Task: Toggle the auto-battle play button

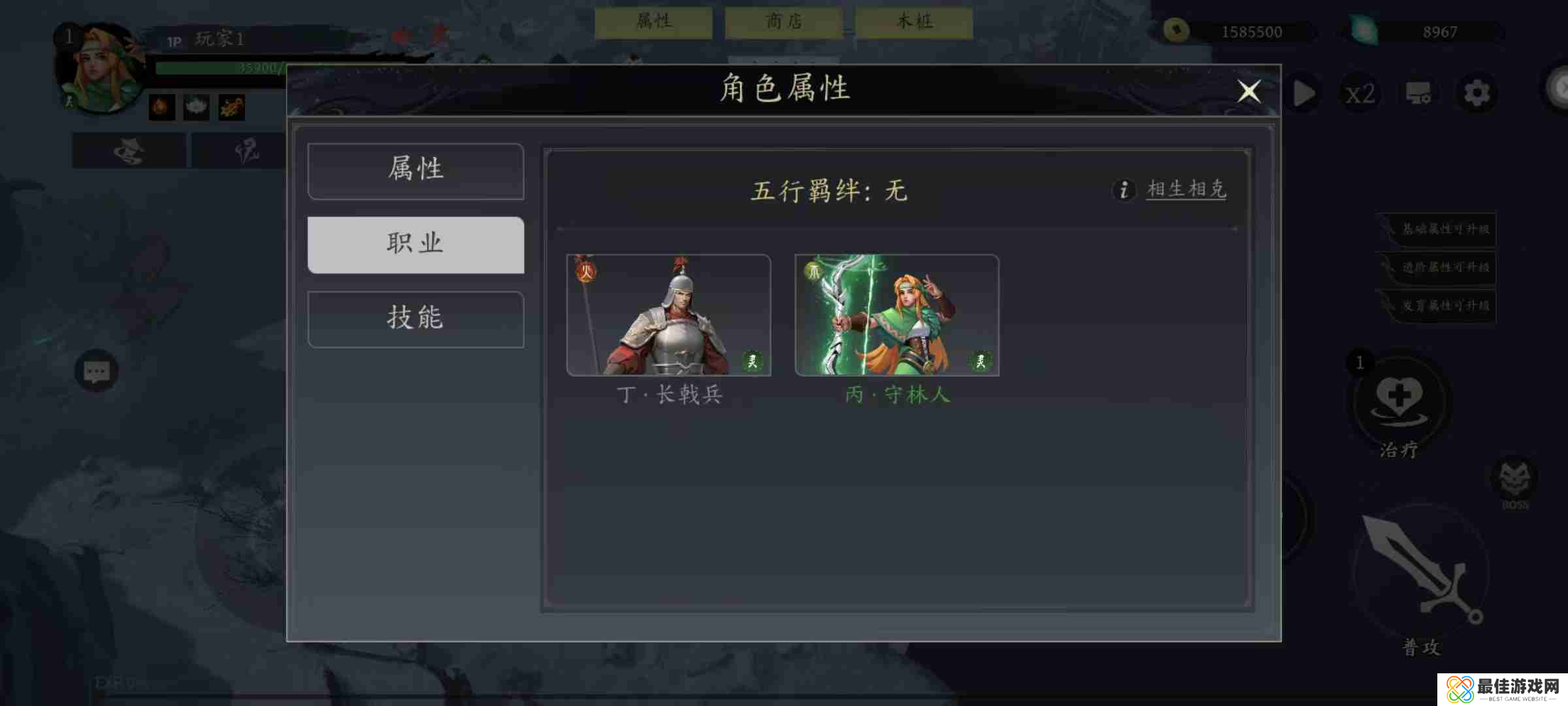Action: click(x=1303, y=93)
